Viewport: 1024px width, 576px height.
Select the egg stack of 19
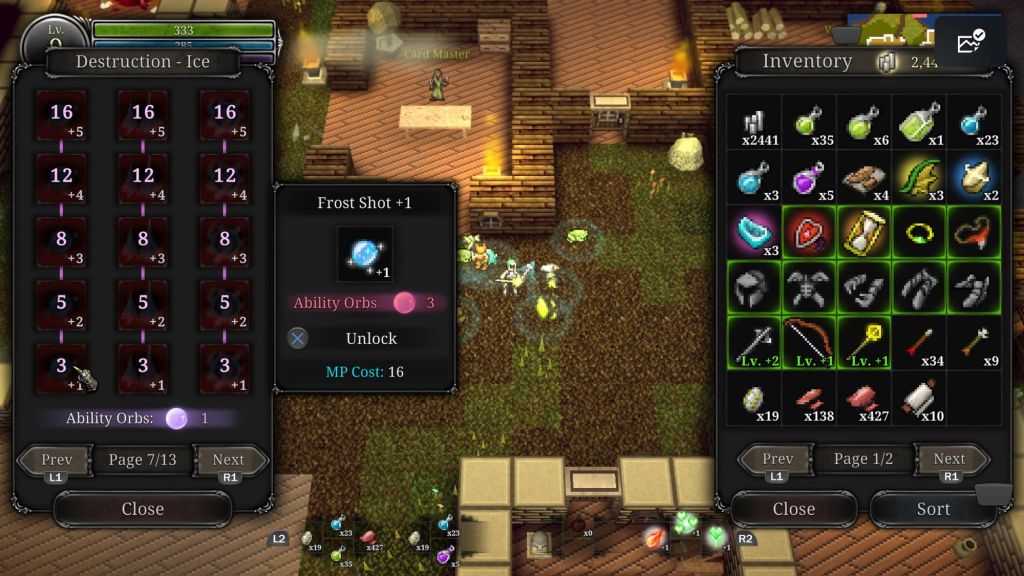[754, 397]
